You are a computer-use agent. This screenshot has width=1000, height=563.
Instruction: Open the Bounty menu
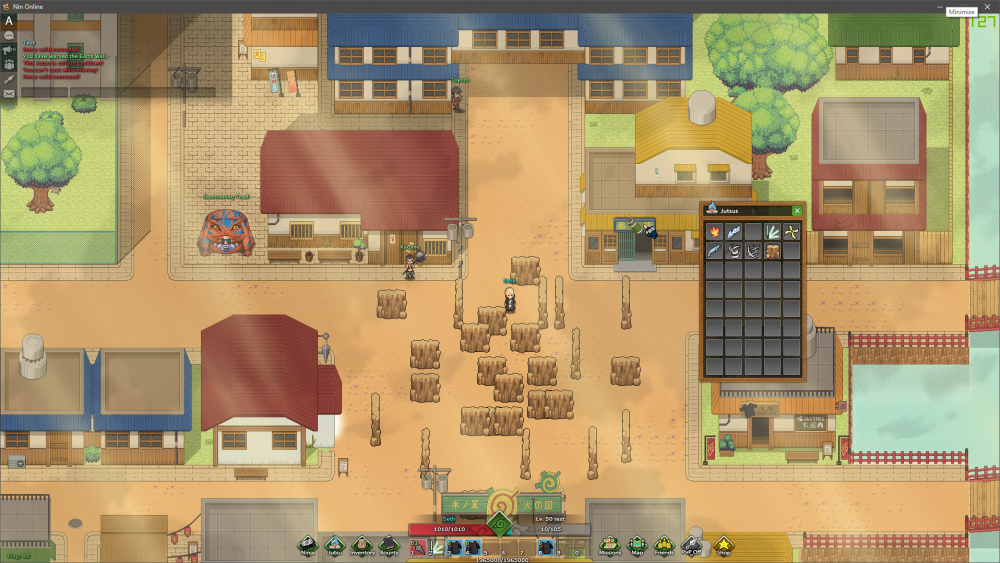pyautogui.click(x=389, y=545)
